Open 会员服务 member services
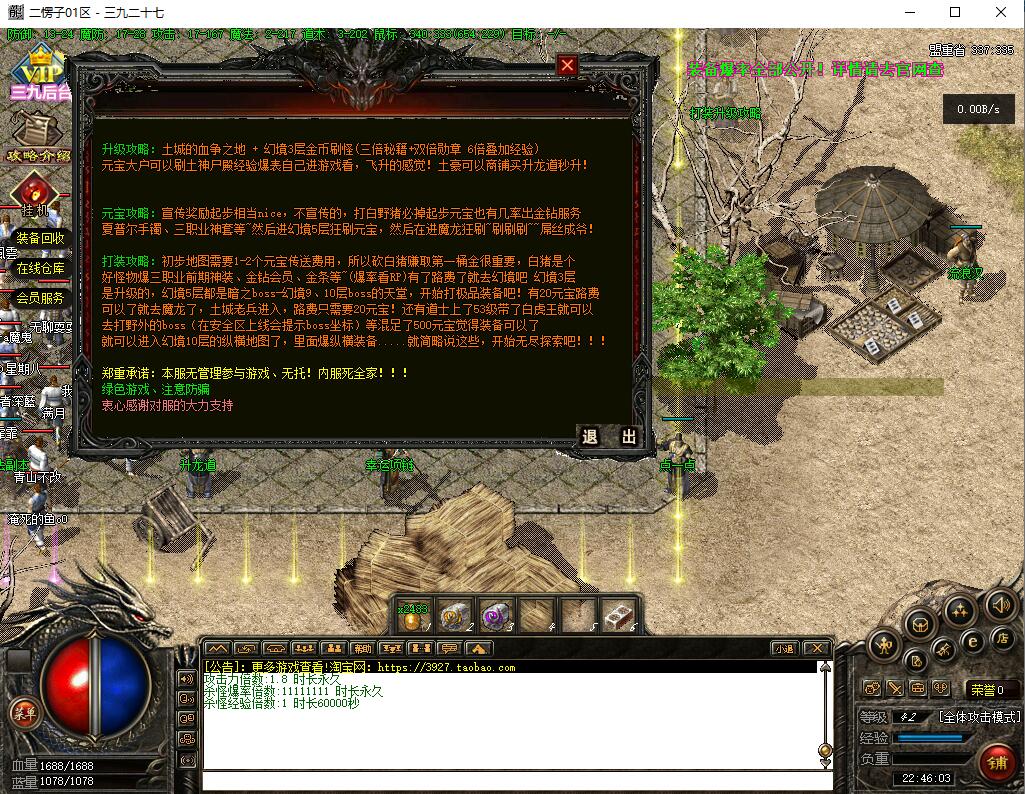The height and width of the screenshot is (794, 1025). [40, 298]
